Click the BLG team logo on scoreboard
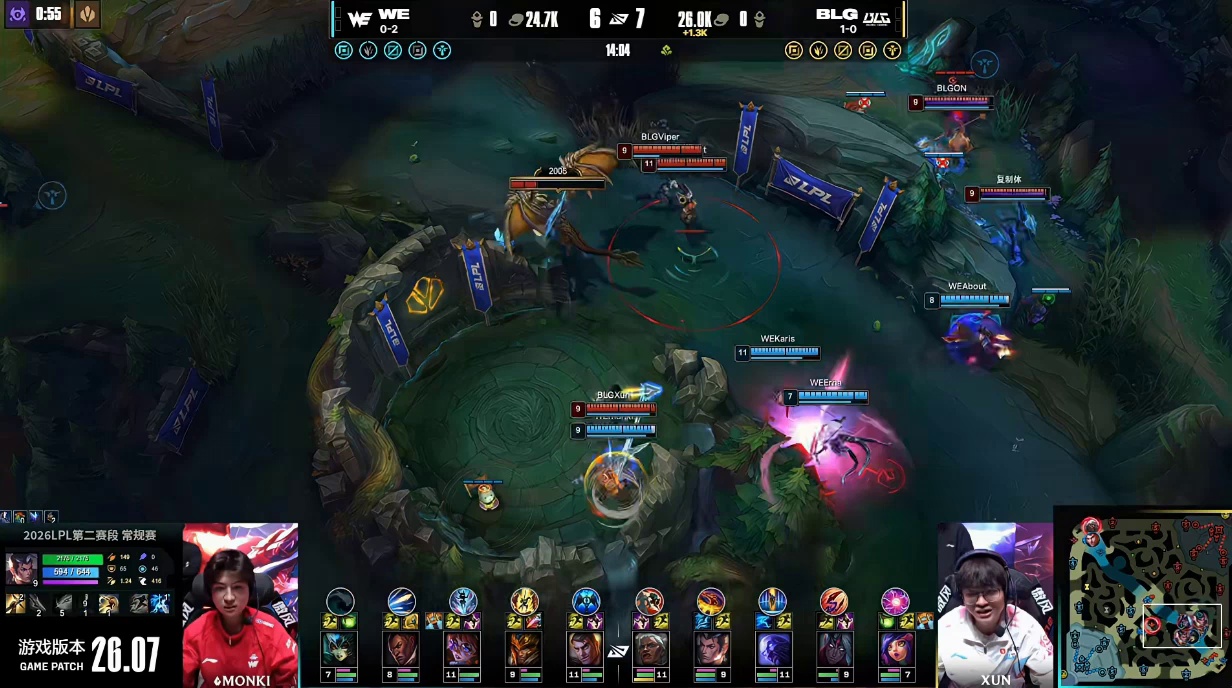 click(876, 17)
